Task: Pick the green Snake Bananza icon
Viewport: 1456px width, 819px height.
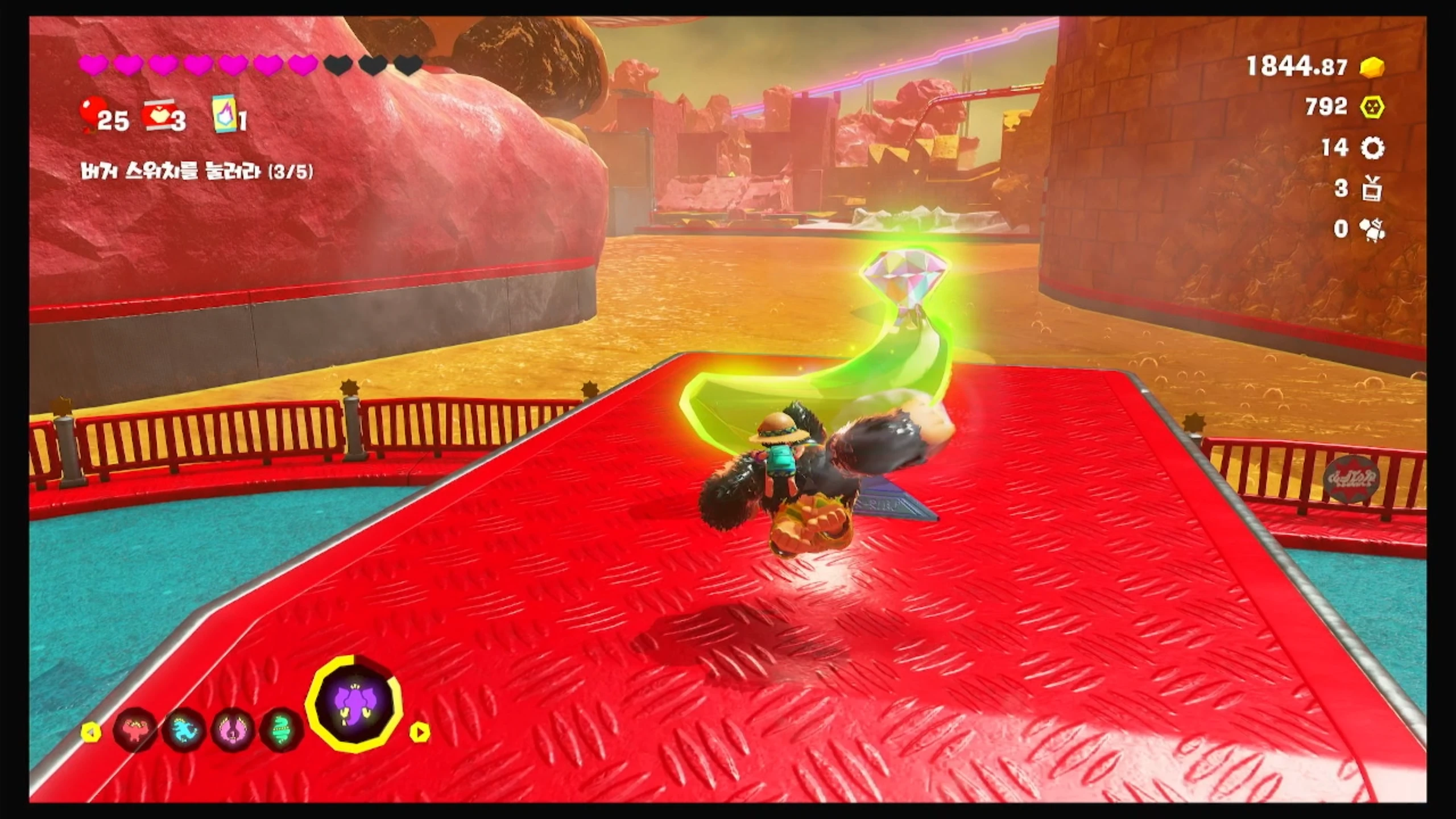Action: (x=282, y=731)
